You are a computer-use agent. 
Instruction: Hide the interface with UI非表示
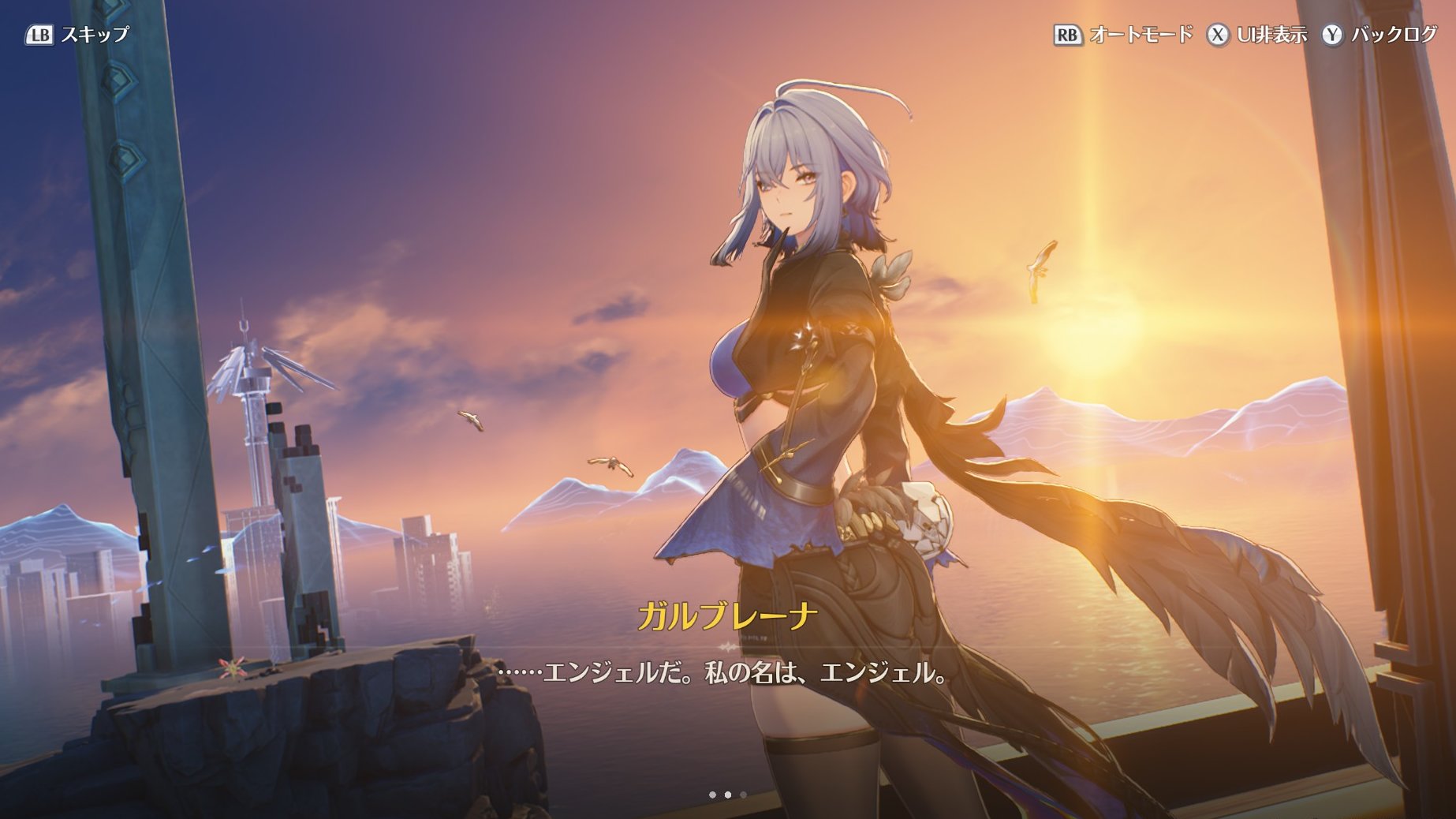pos(1257,35)
